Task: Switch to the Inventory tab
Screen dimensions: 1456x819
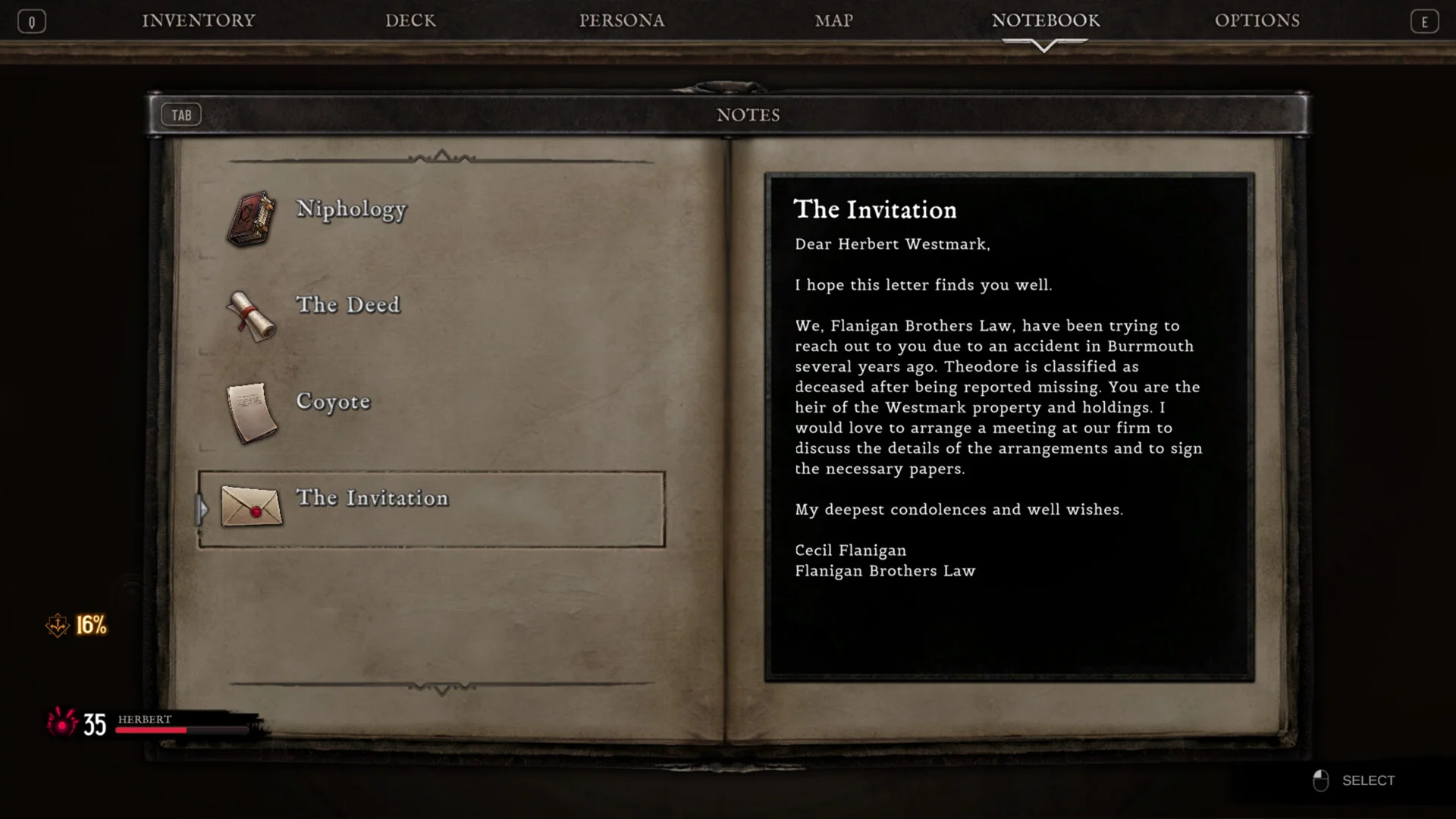Action: click(x=199, y=20)
